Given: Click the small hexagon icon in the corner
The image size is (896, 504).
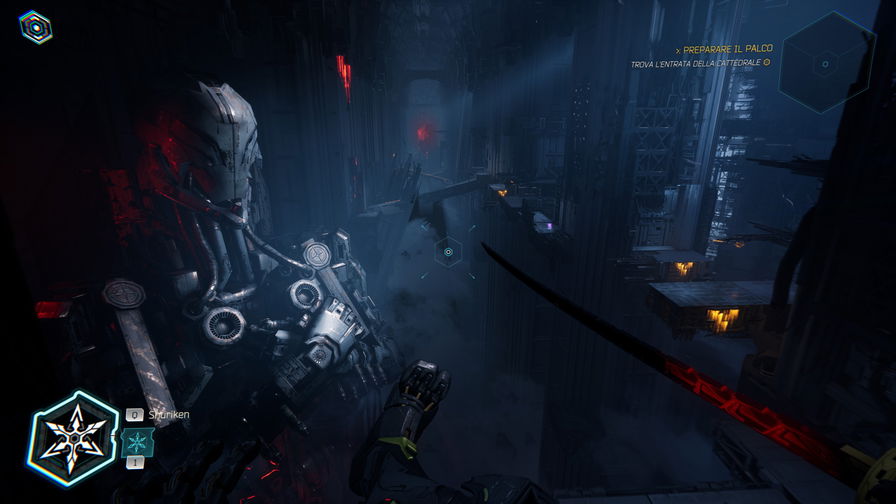Looking at the screenshot, I should click(x=36, y=26).
